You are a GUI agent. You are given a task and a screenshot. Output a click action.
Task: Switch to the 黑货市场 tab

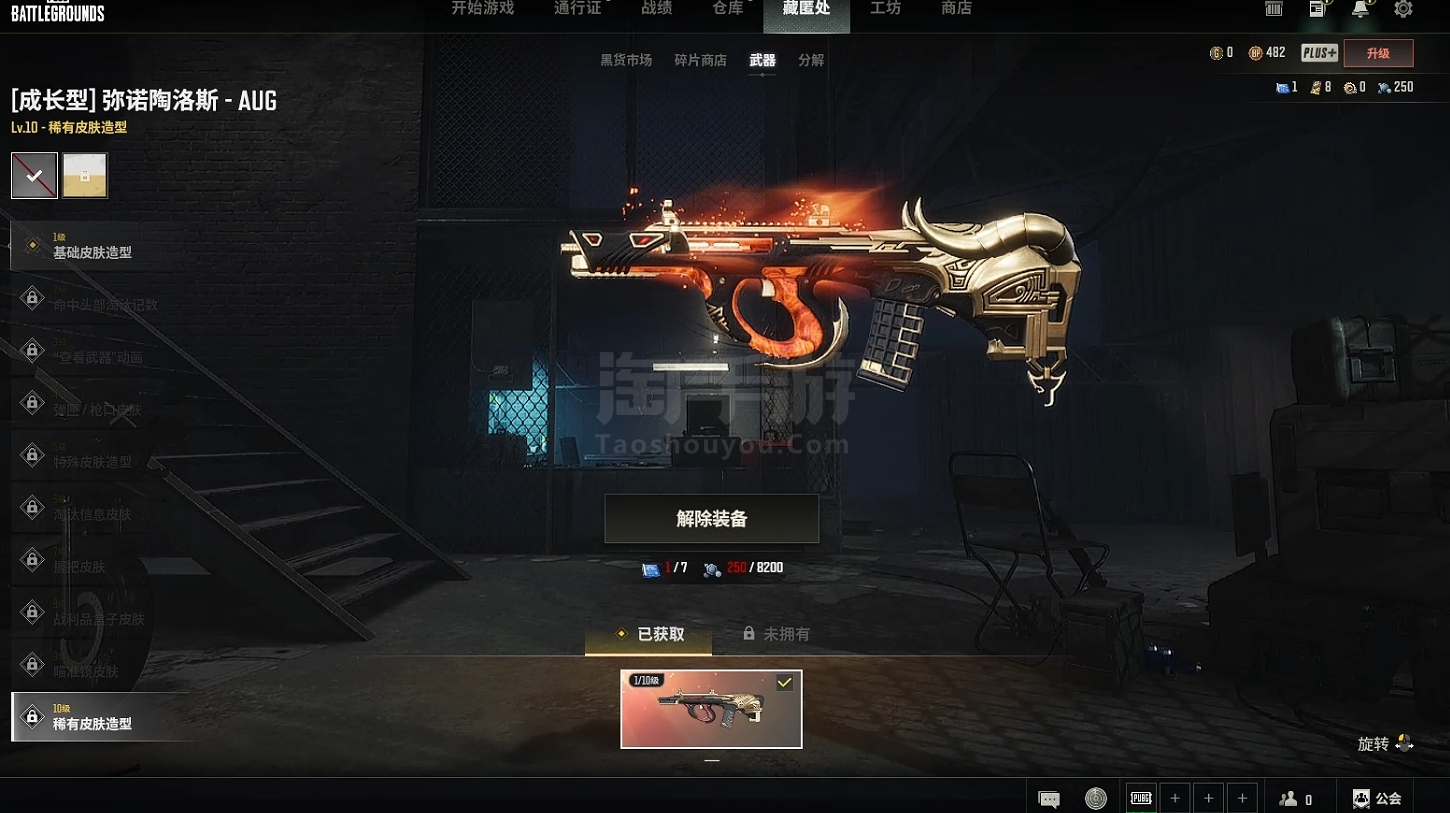tap(626, 60)
